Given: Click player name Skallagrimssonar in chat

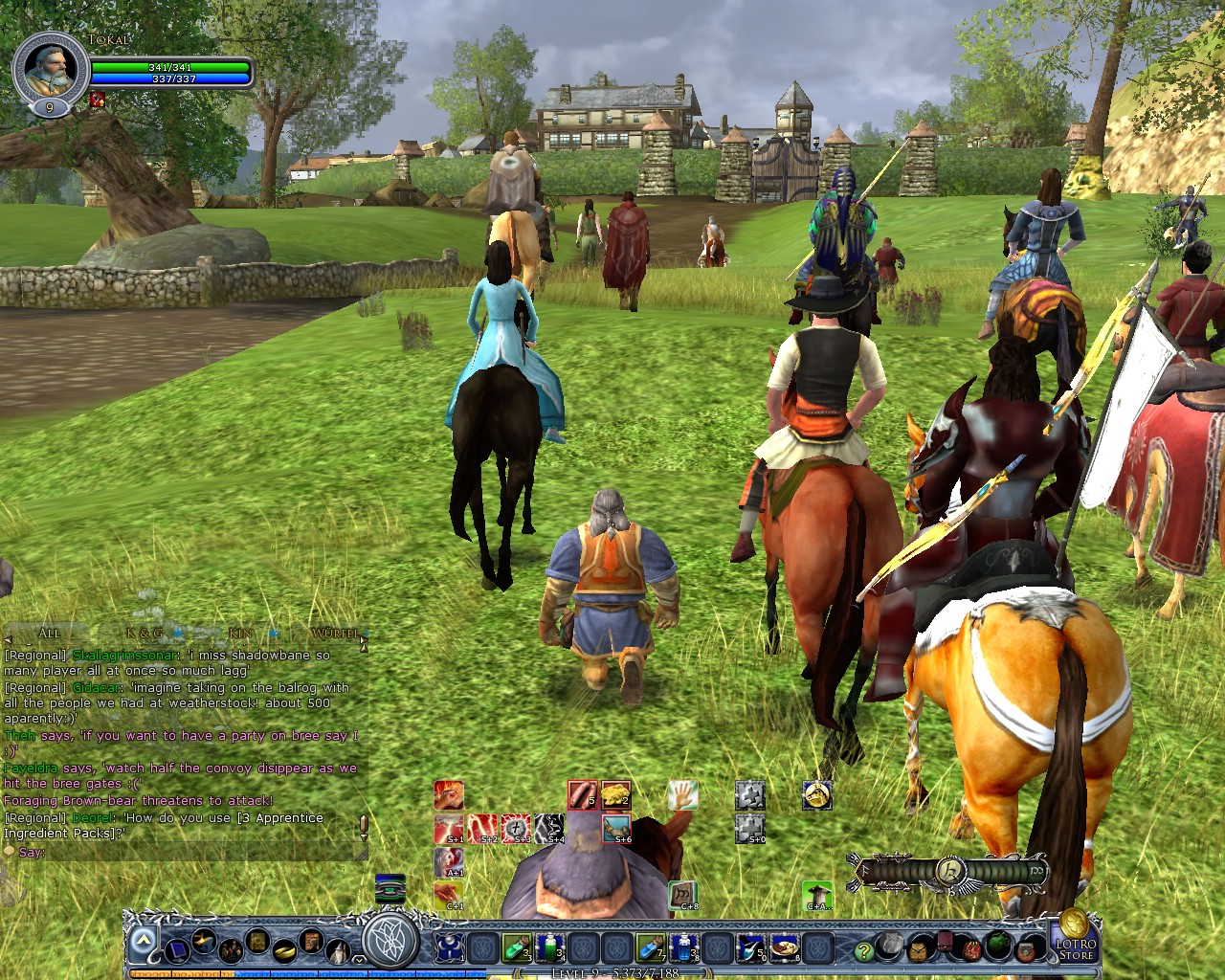Looking at the screenshot, I should 125,656.
